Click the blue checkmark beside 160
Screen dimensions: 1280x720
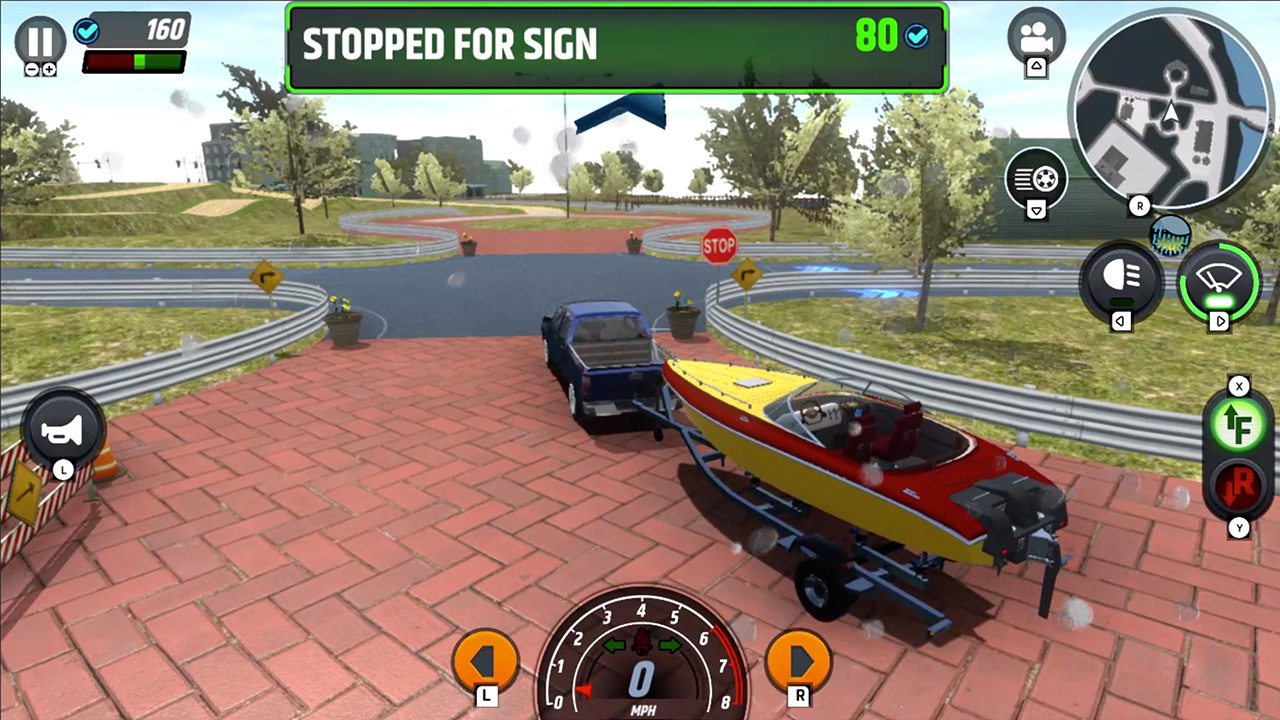(87, 31)
